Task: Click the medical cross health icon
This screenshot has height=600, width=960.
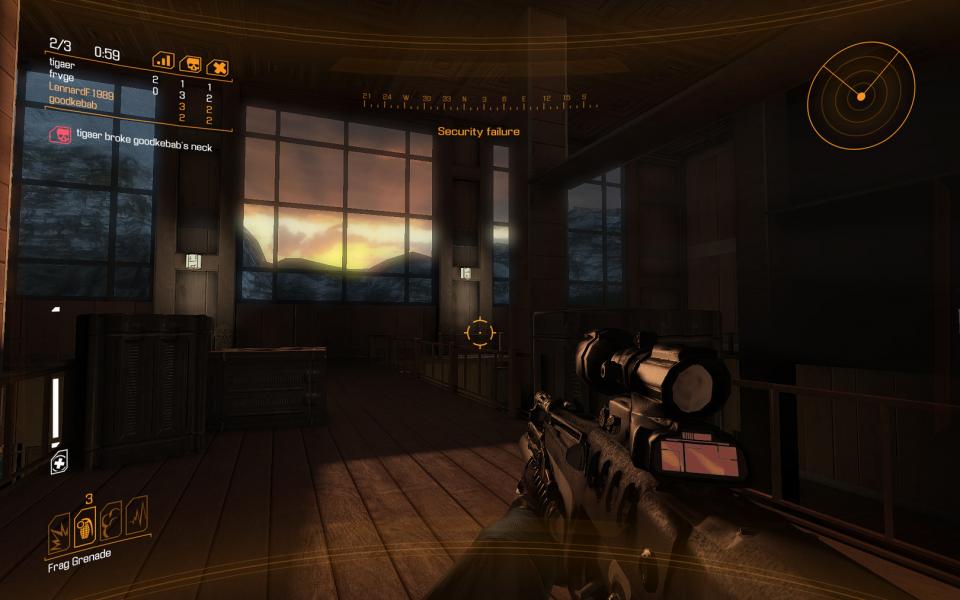Action: [59, 463]
